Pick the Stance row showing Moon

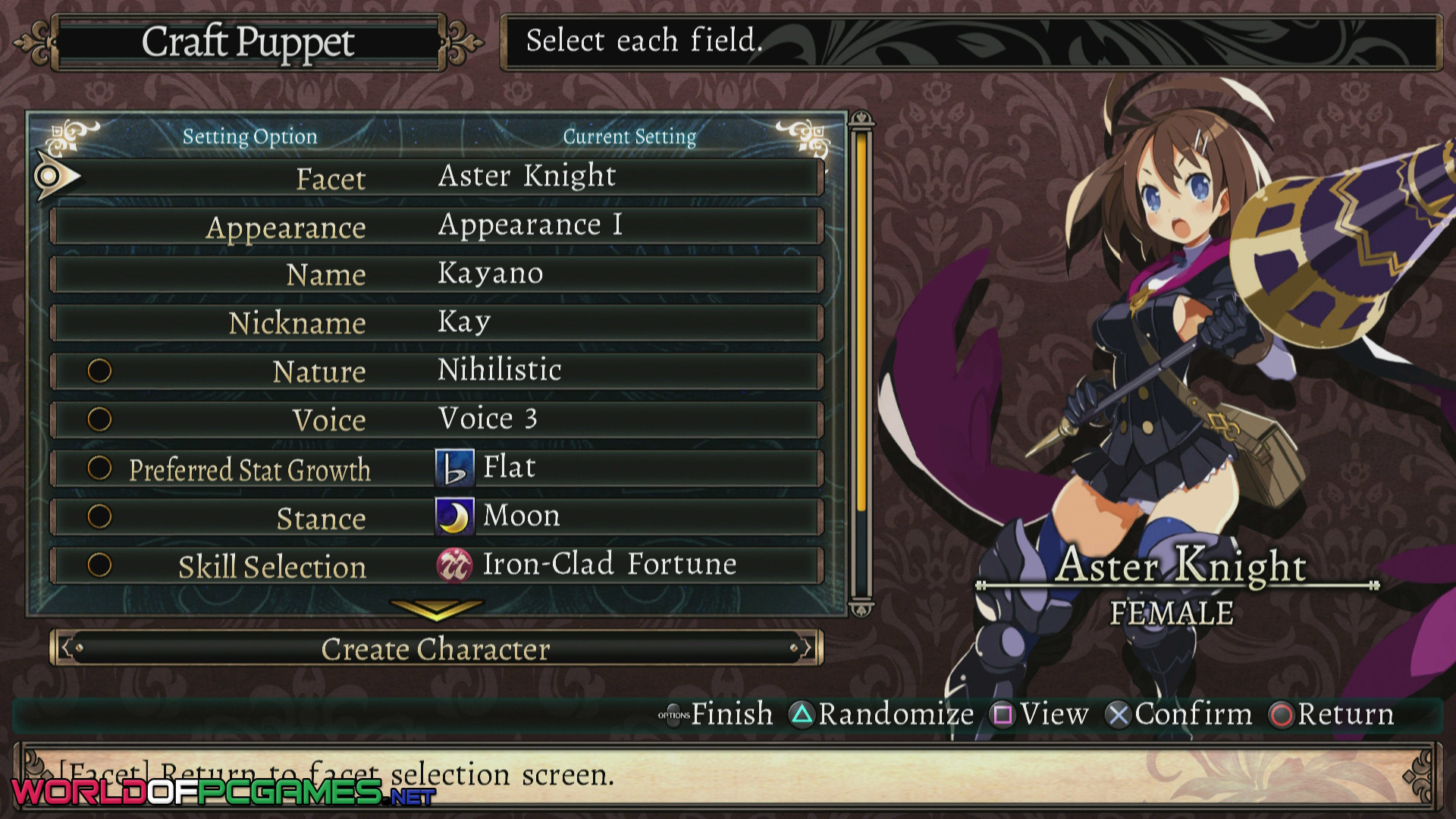click(437, 517)
